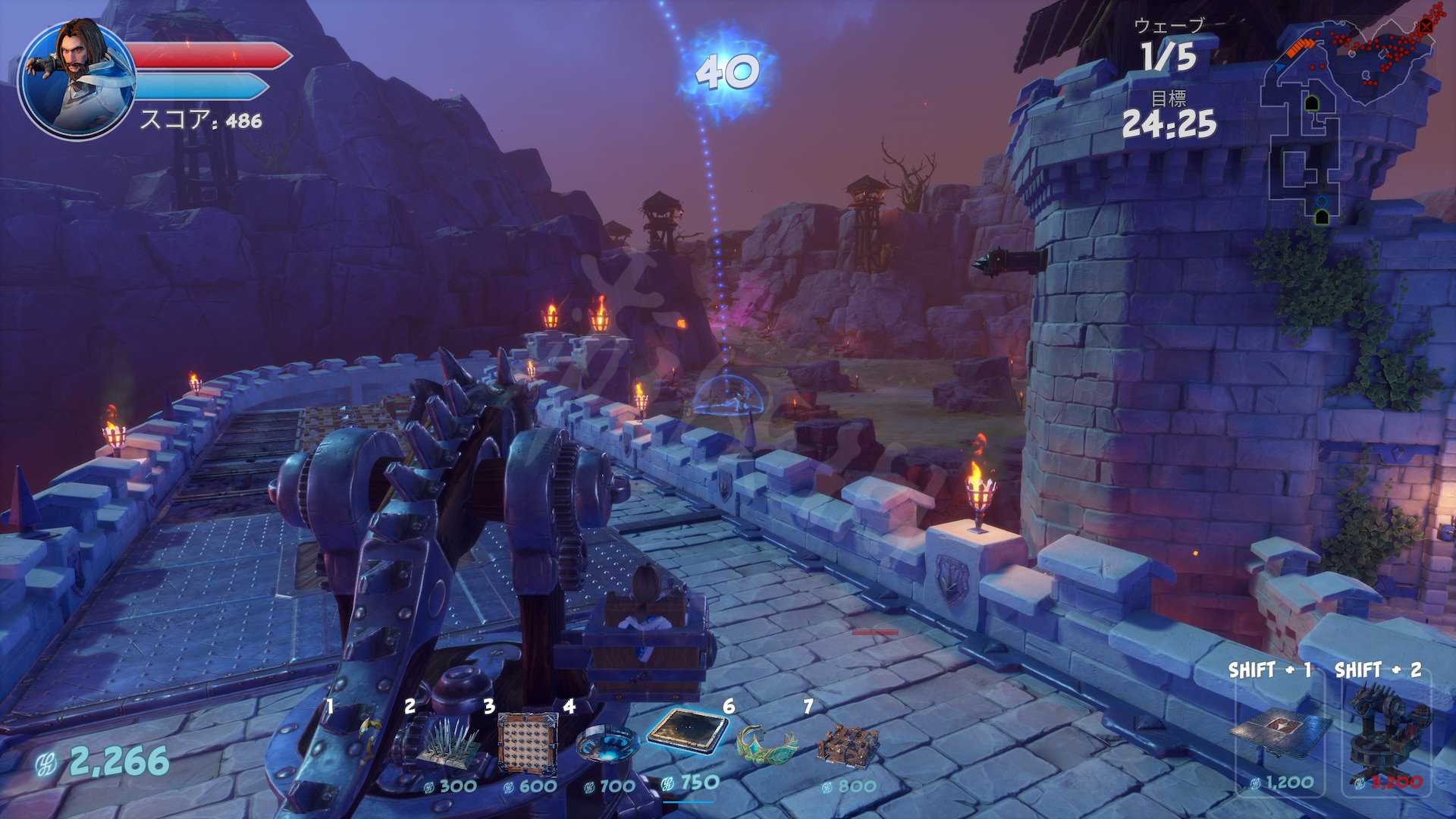This screenshot has height=819, width=1456.
Task: Click the hero portrait
Action: pos(76,78)
